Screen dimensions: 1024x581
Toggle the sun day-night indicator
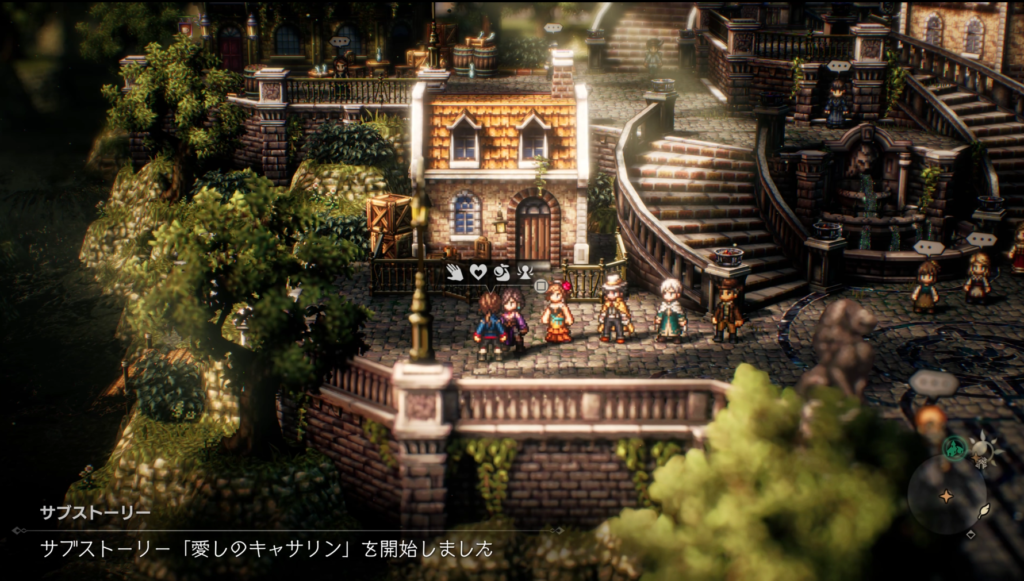[x=984, y=449]
